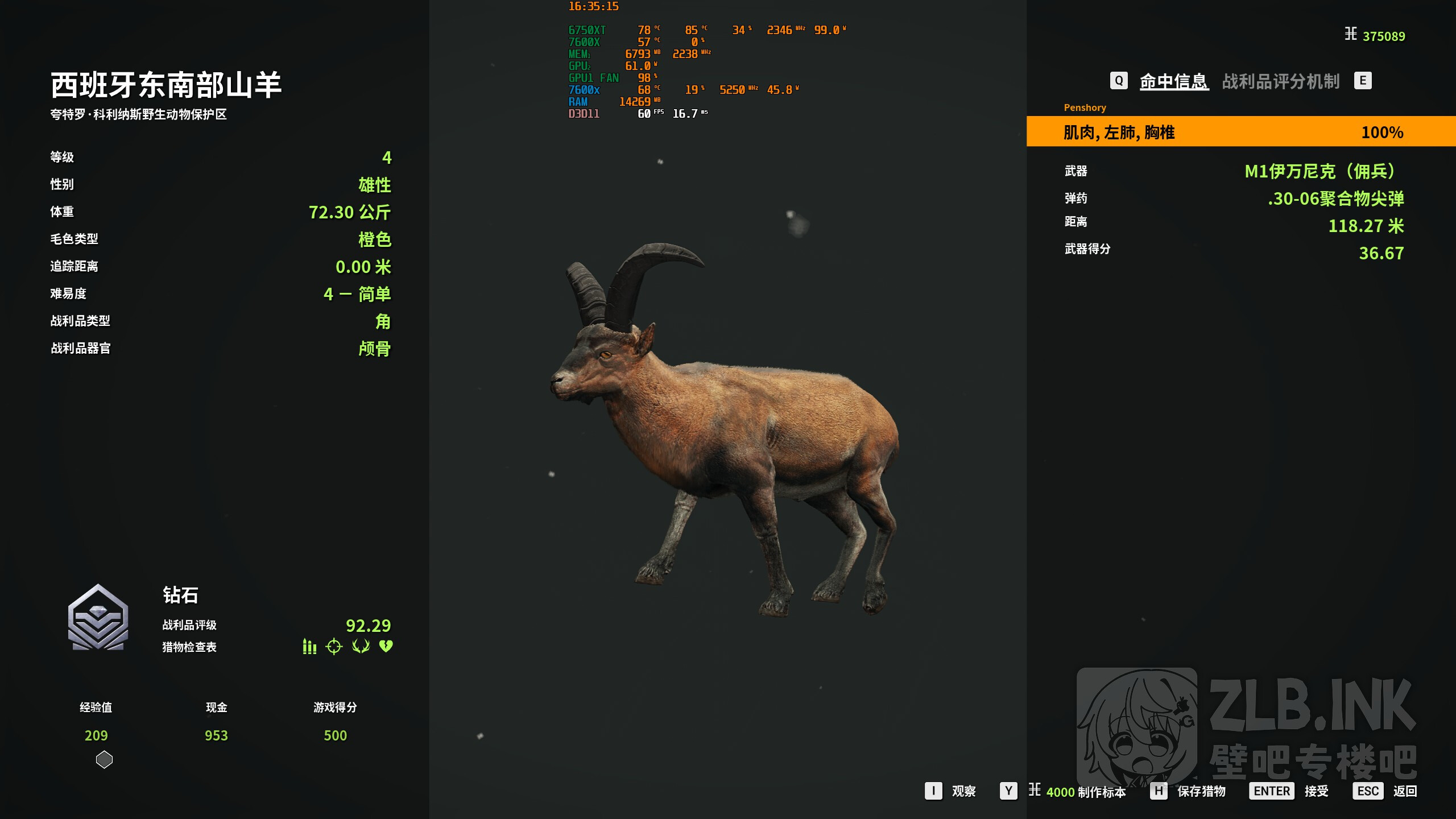Open the 战利品评分机制 tab
1456x819 pixels.
click(x=1280, y=81)
